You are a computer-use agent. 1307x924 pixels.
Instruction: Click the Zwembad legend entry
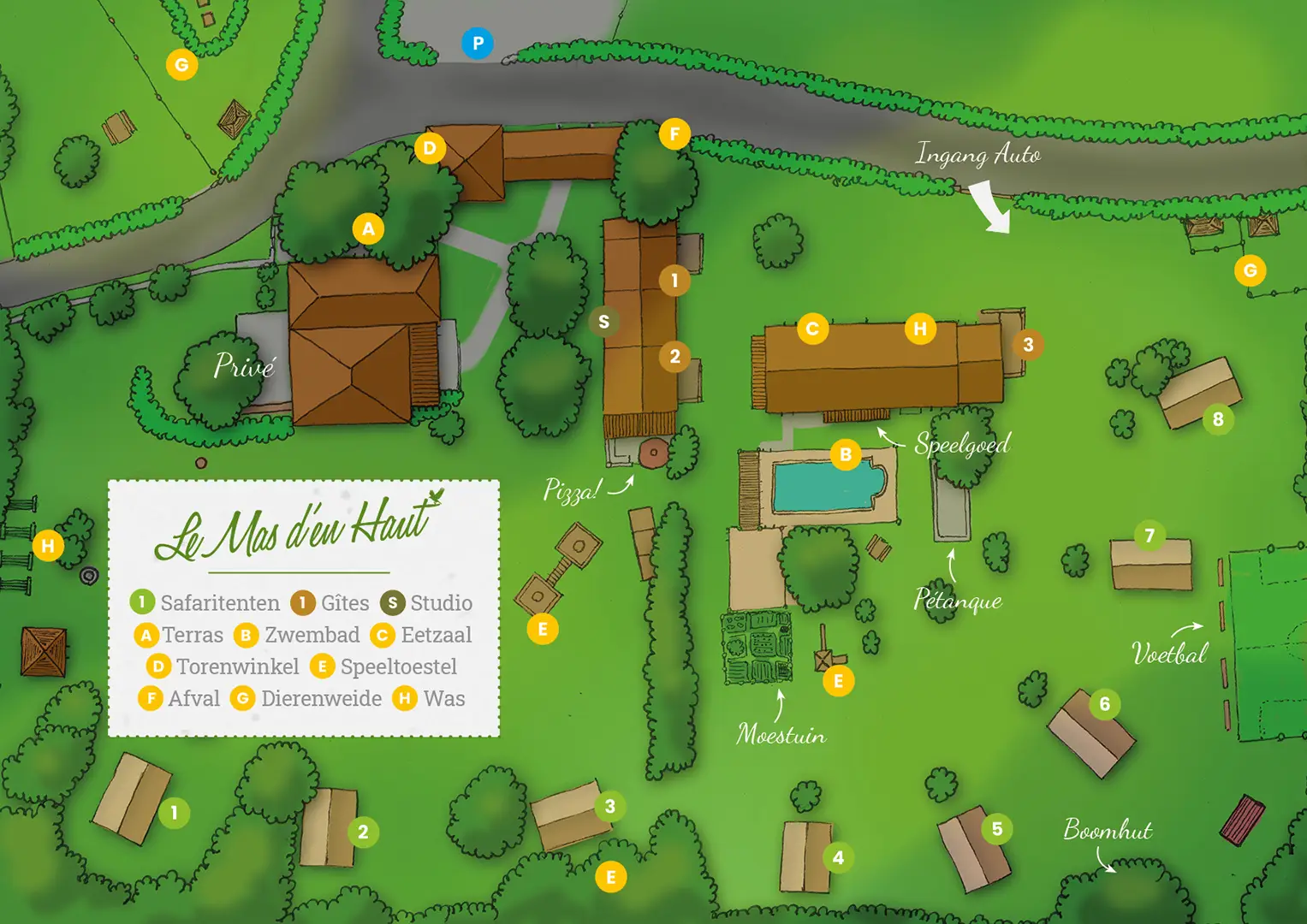tap(297, 635)
